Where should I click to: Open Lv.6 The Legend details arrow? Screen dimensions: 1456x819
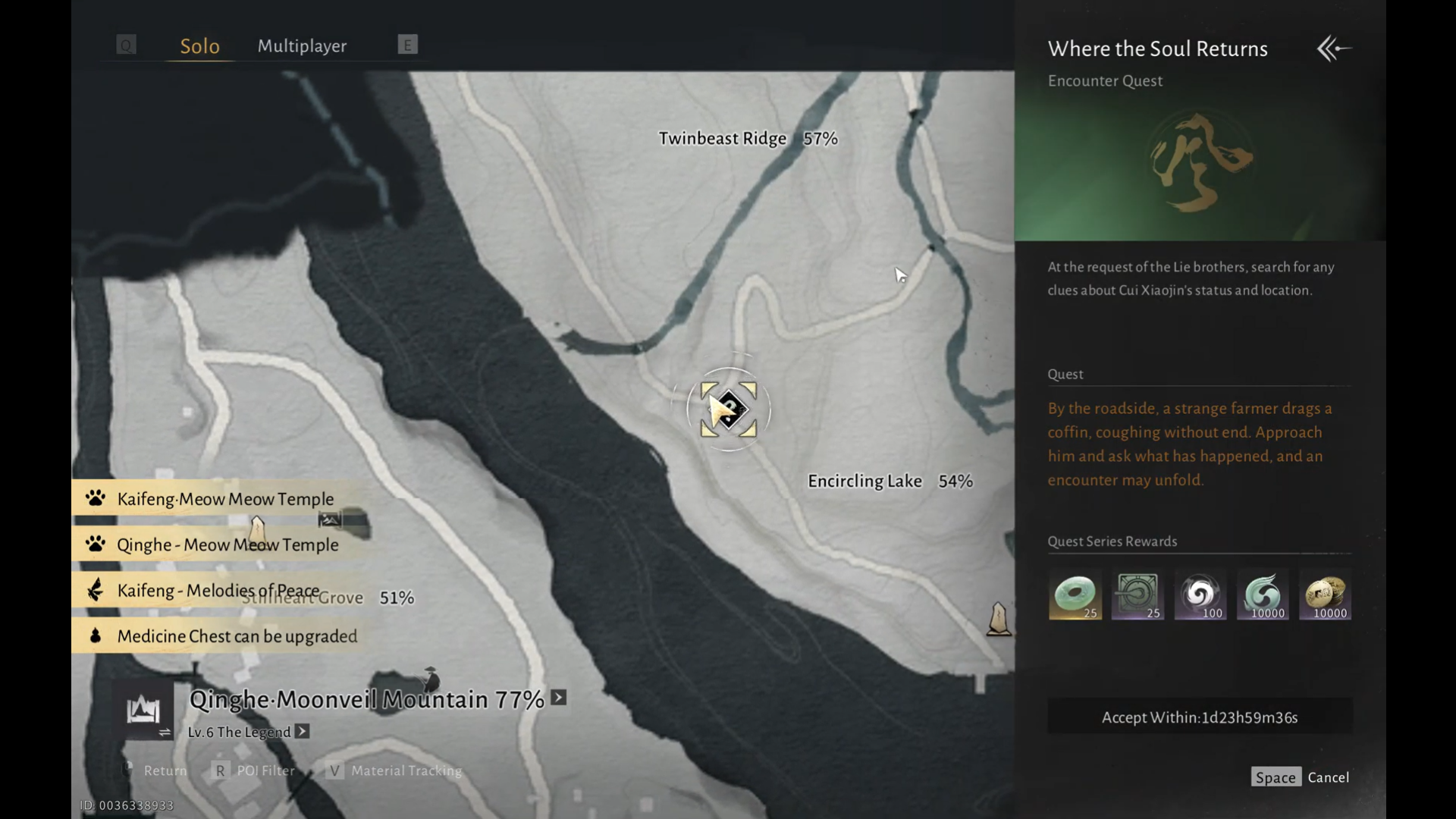[x=302, y=732]
